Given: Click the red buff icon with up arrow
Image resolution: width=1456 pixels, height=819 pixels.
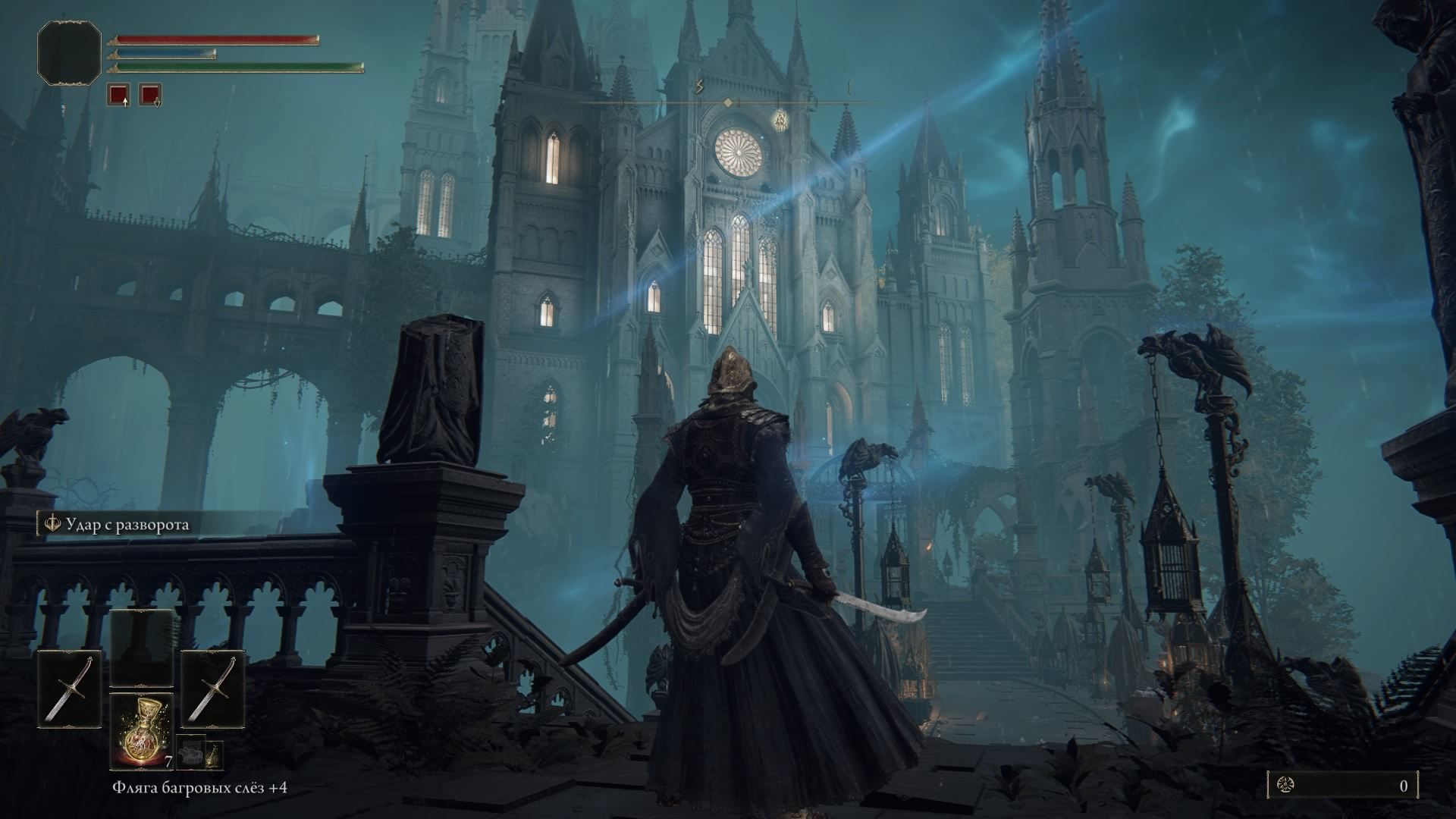Looking at the screenshot, I should pyautogui.click(x=118, y=95).
